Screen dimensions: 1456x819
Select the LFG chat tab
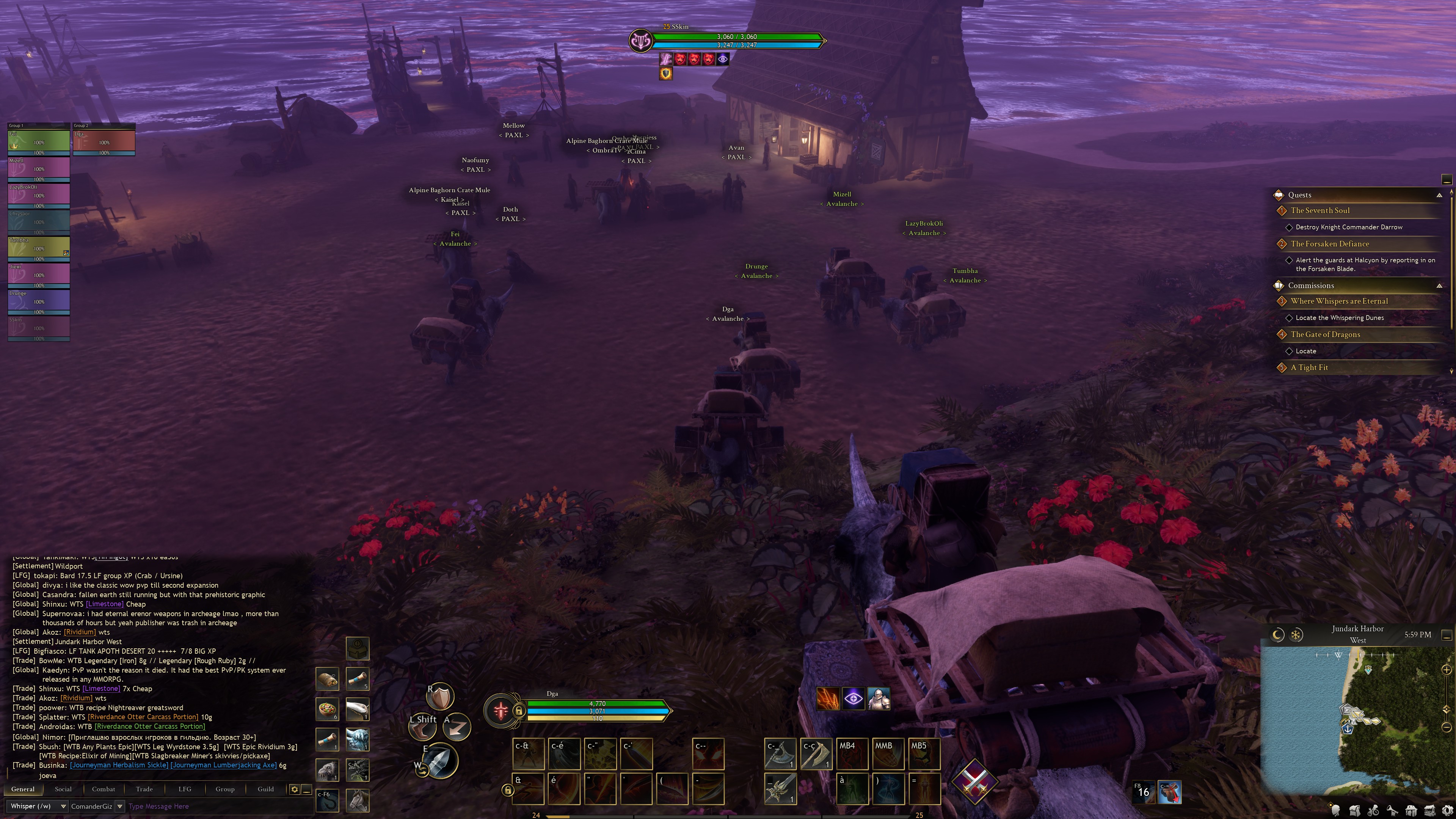185,789
